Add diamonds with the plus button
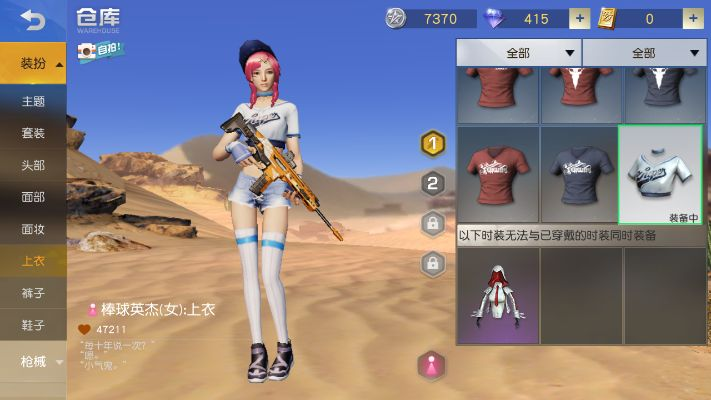 click(579, 18)
